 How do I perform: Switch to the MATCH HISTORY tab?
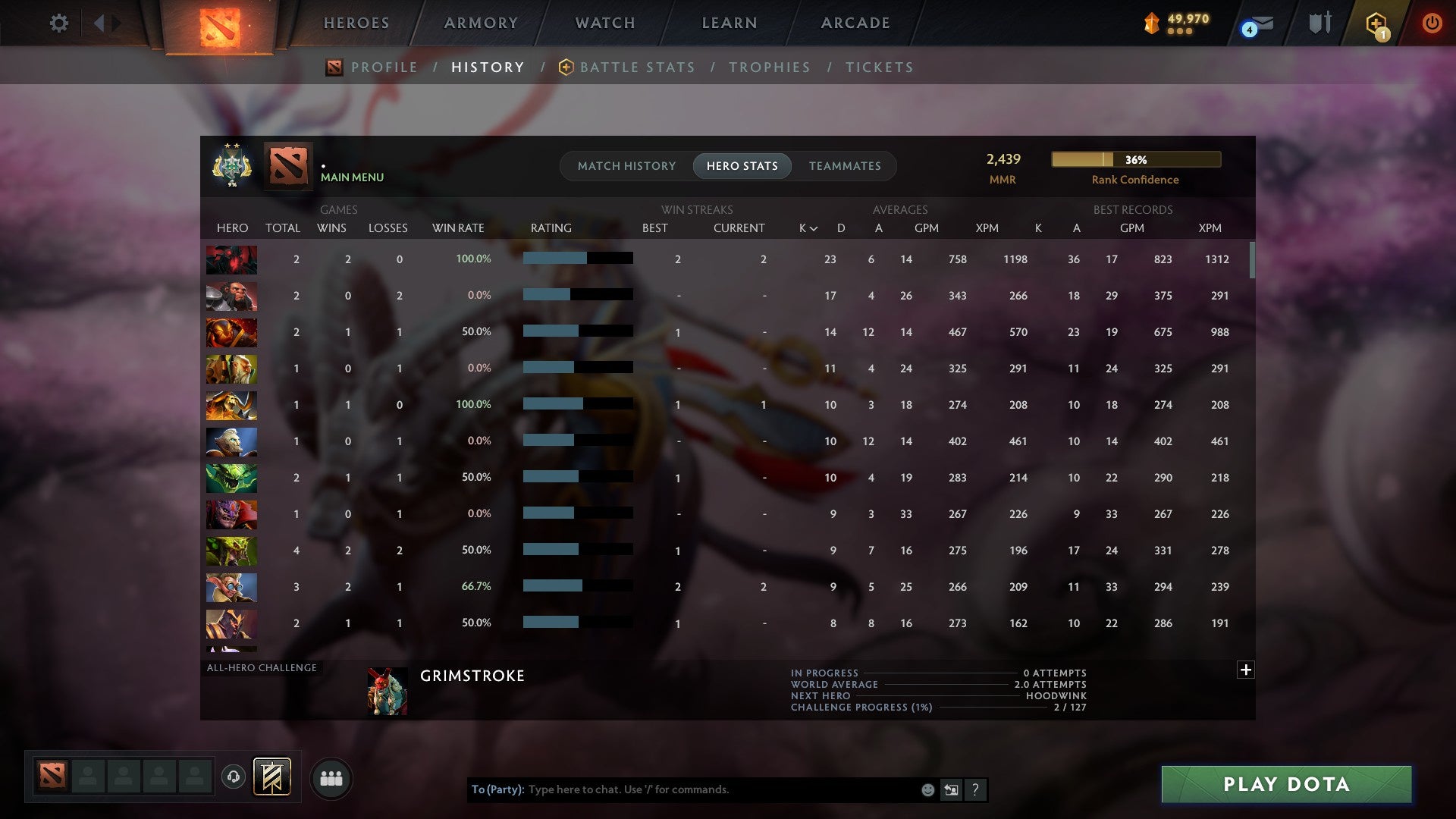point(626,166)
